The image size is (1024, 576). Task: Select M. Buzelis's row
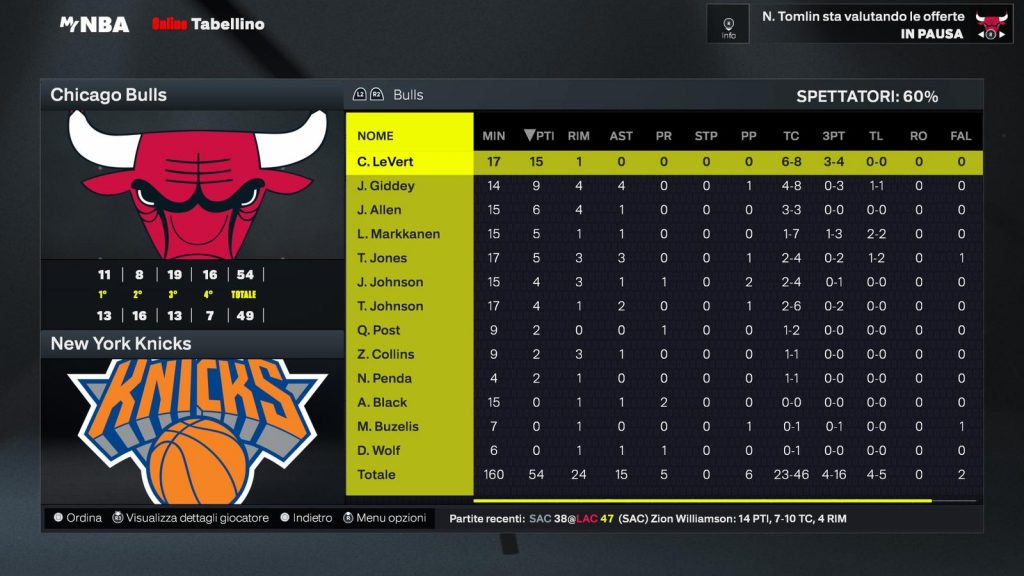point(388,426)
